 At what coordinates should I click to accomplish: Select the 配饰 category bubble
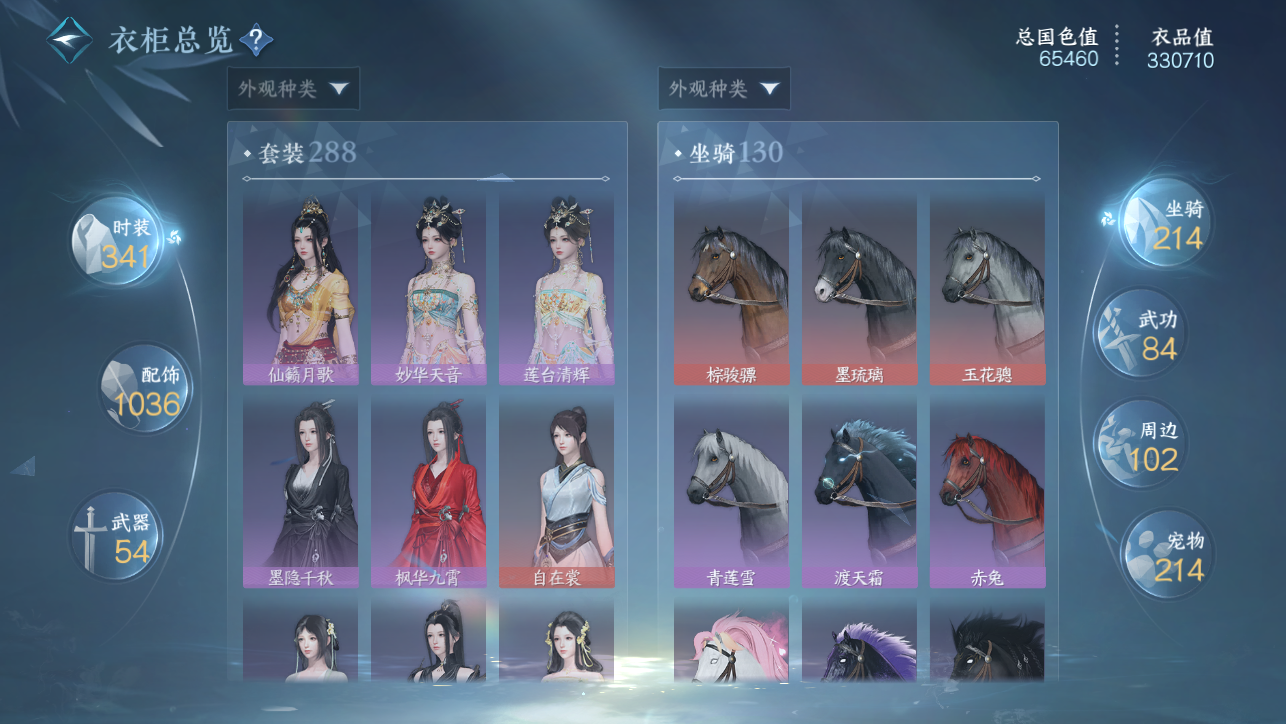145,388
